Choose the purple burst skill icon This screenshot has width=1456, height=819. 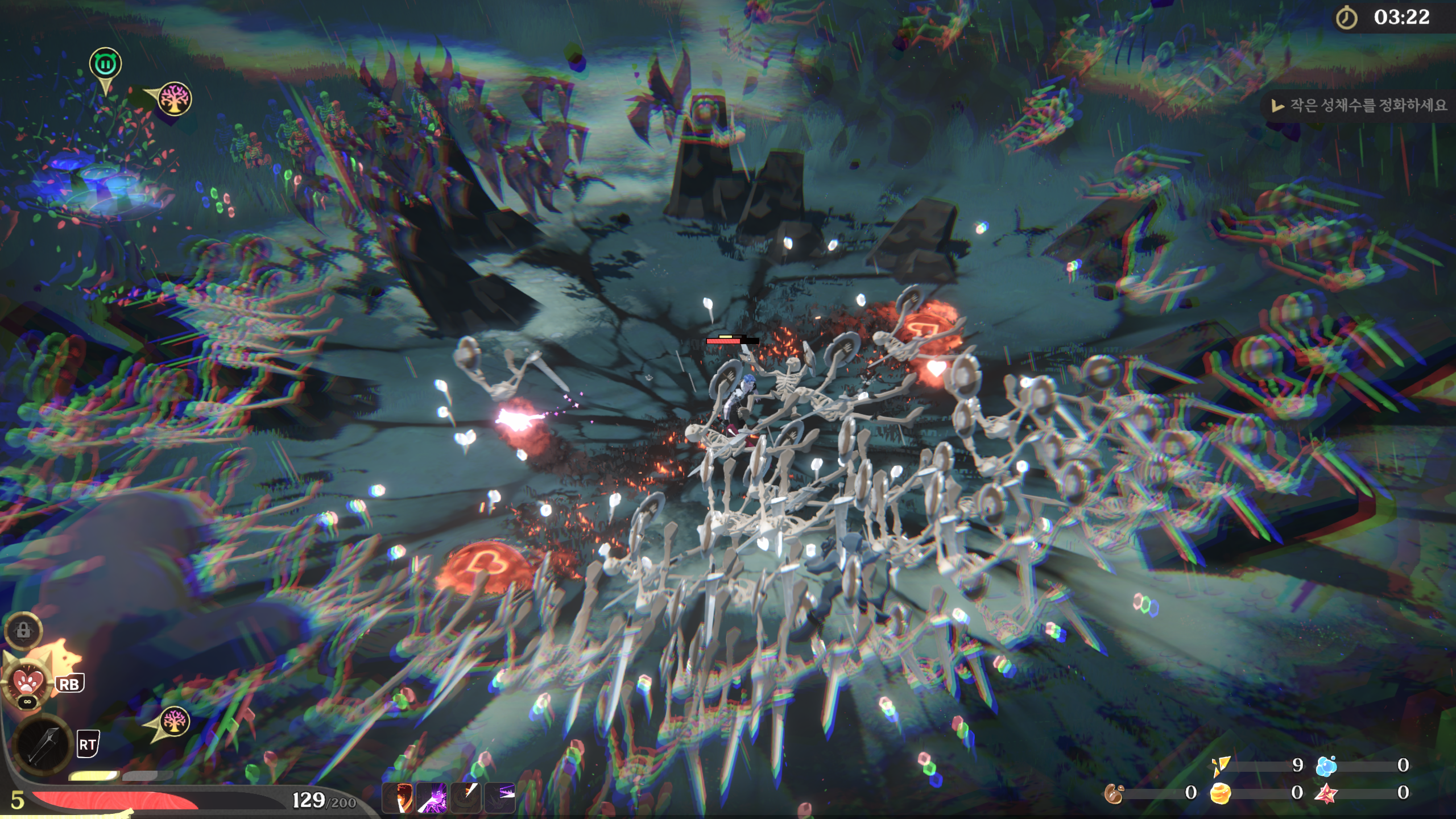coord(432,797)
